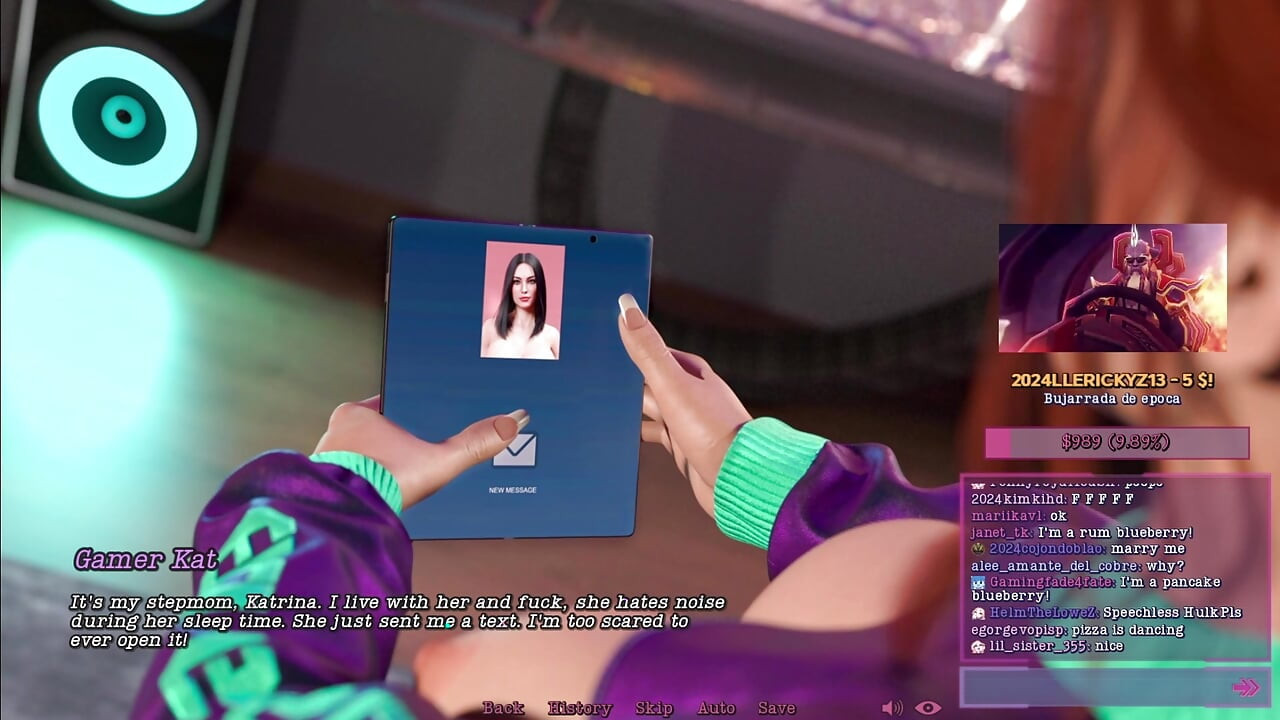
Task: Click 2024cojondoblao's subscriber badge icon
Action: 978,548
